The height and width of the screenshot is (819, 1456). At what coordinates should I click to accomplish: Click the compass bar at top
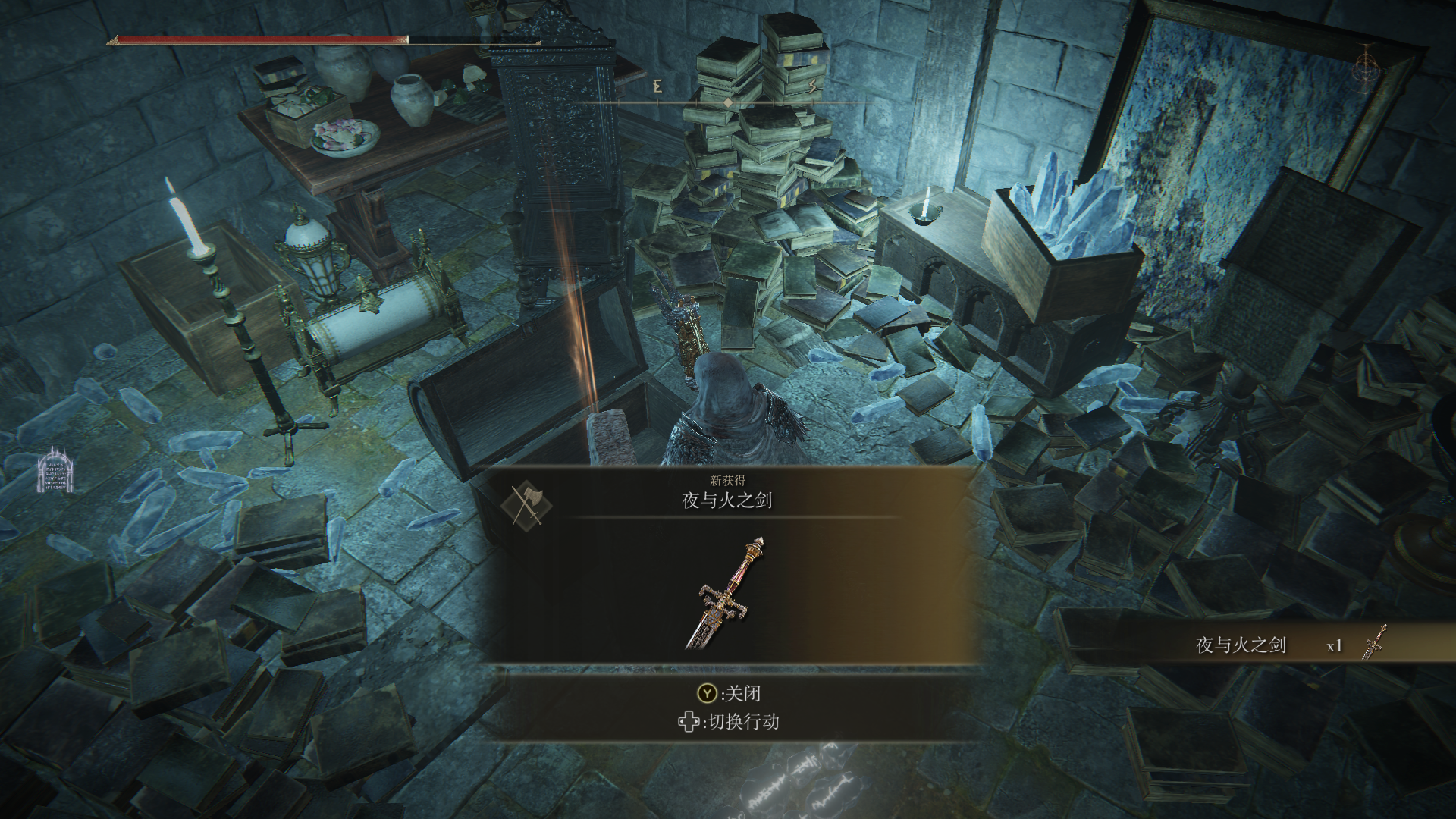click(x=728, y=101)
